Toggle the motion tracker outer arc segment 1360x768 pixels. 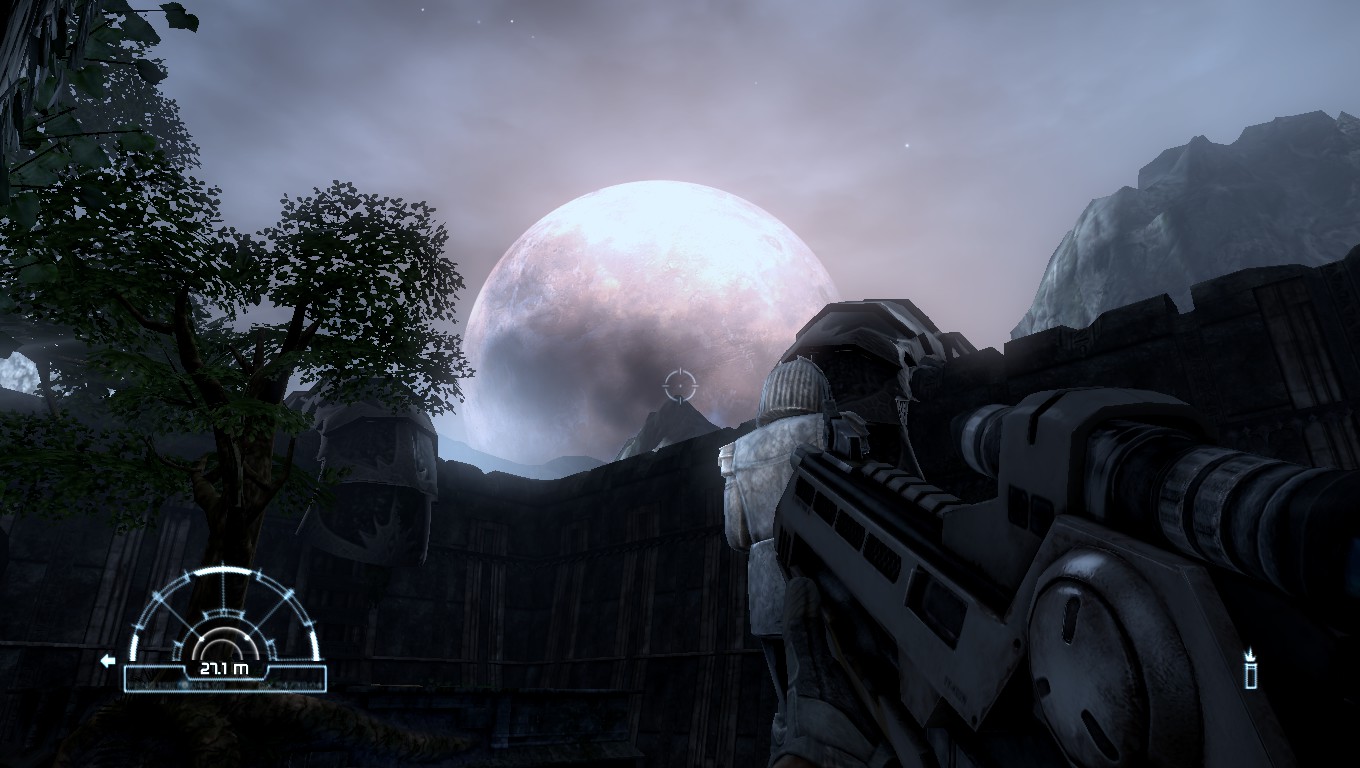(223, 572)
